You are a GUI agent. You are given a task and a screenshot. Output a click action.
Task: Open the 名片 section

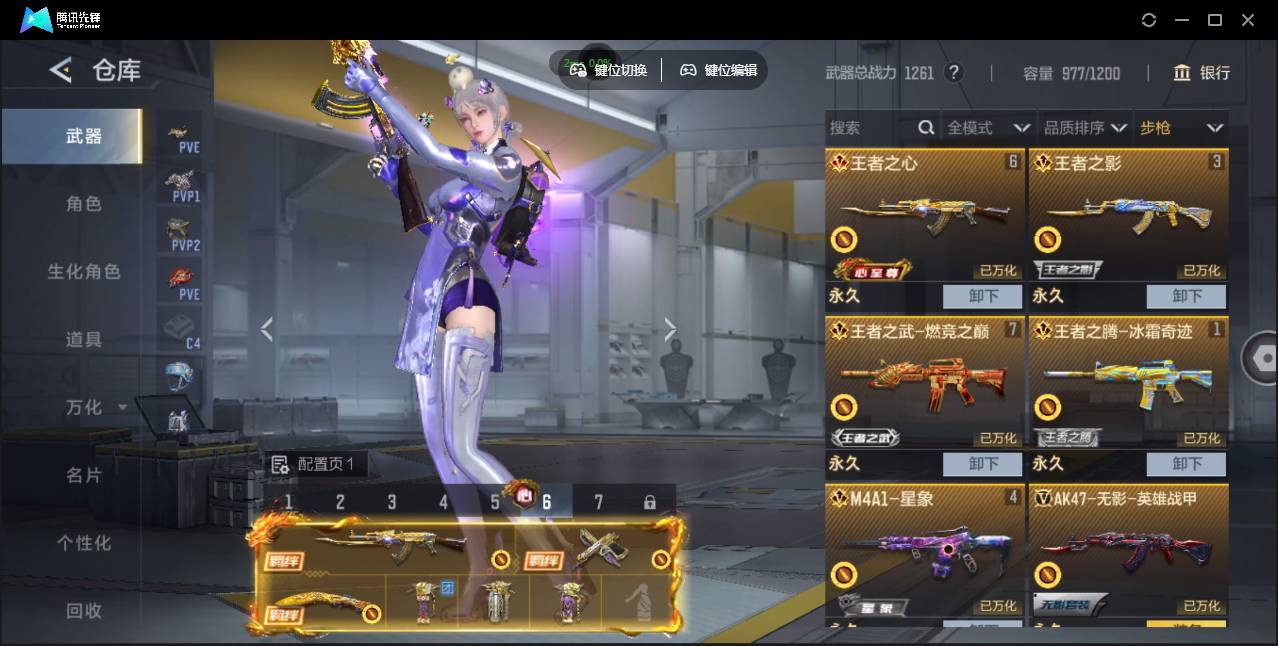pyautogui.click(x=84, y=476)
